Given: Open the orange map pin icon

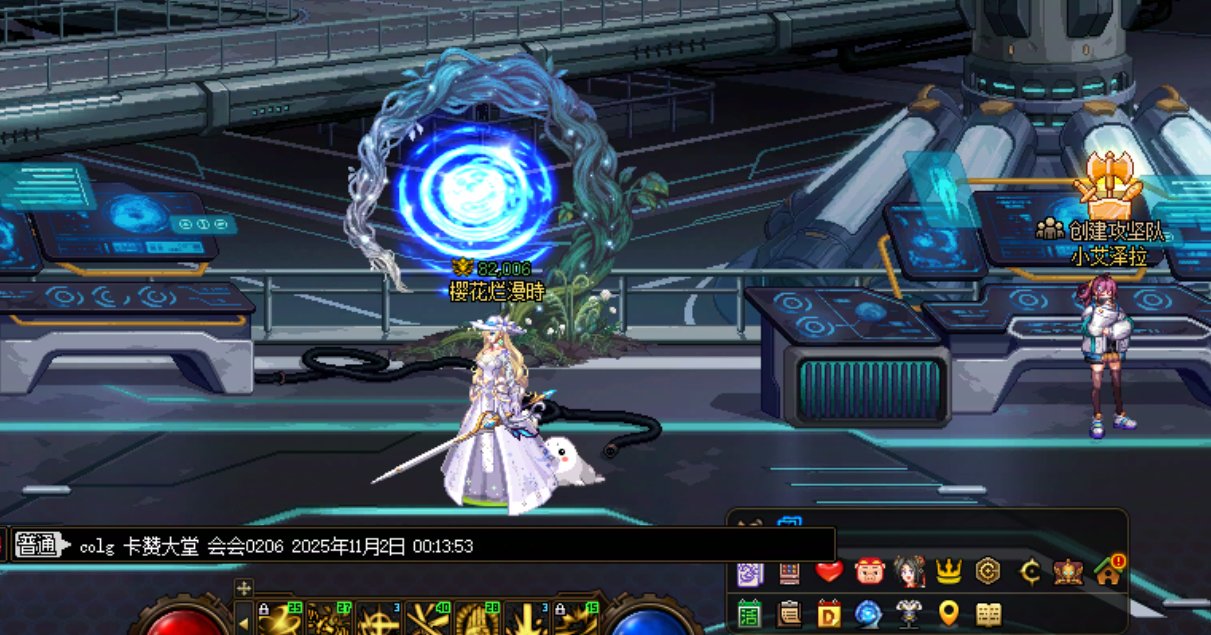Looking at the screenshot, I should [948, 613].
